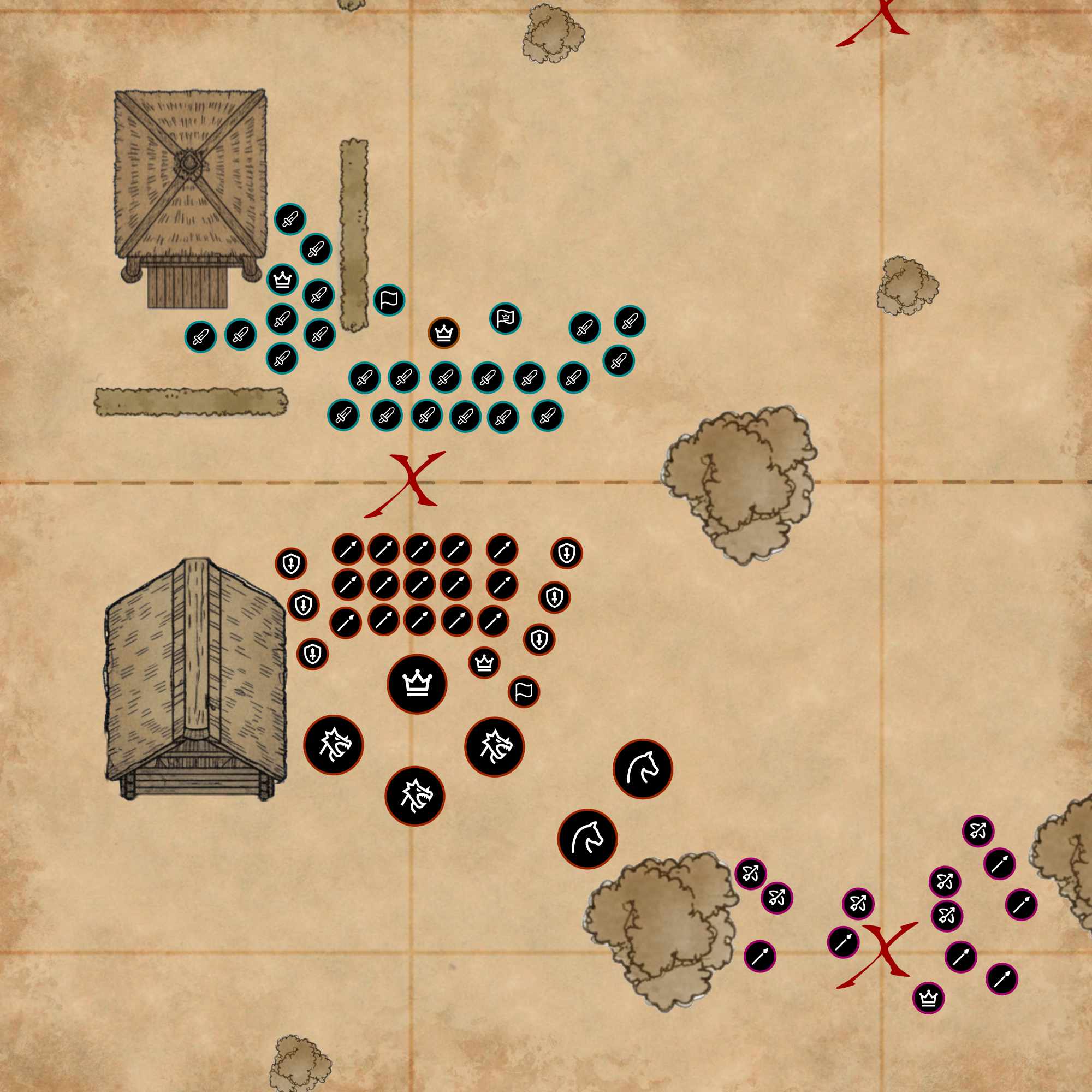Select the teal-bordered crown leader token
1092x1092 pixels.
click(282, 279)
